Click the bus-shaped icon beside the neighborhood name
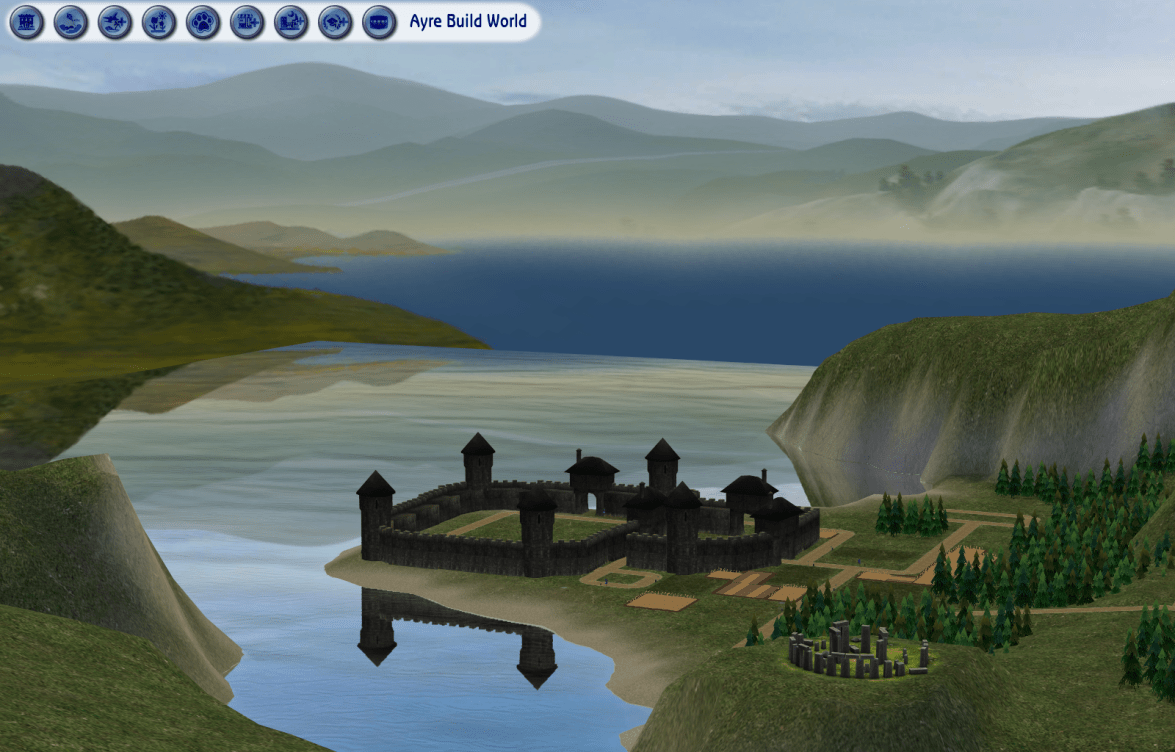The image size is (1175, 752). pos(379,21)
